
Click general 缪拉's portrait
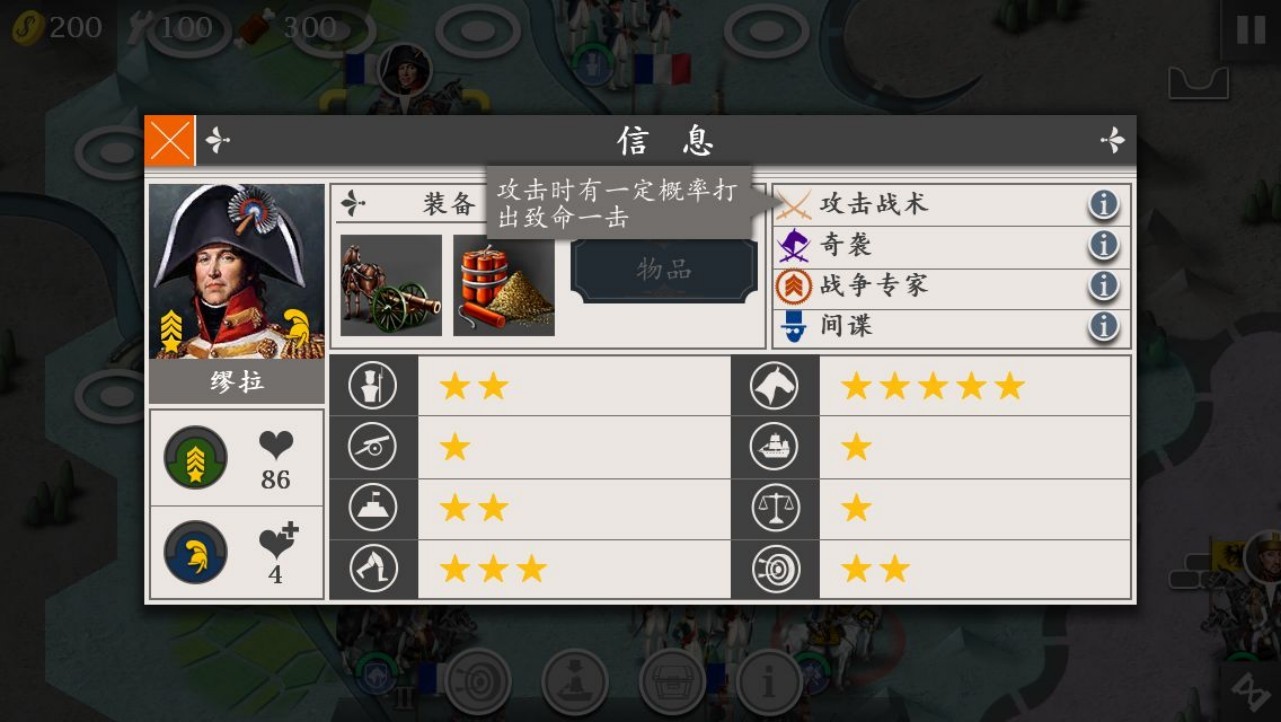[237, 271]
